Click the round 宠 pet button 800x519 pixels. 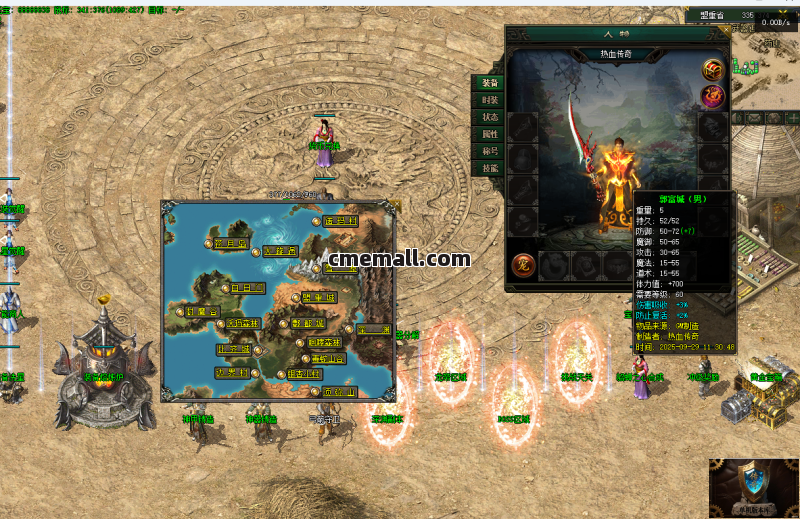pos(520,265)
